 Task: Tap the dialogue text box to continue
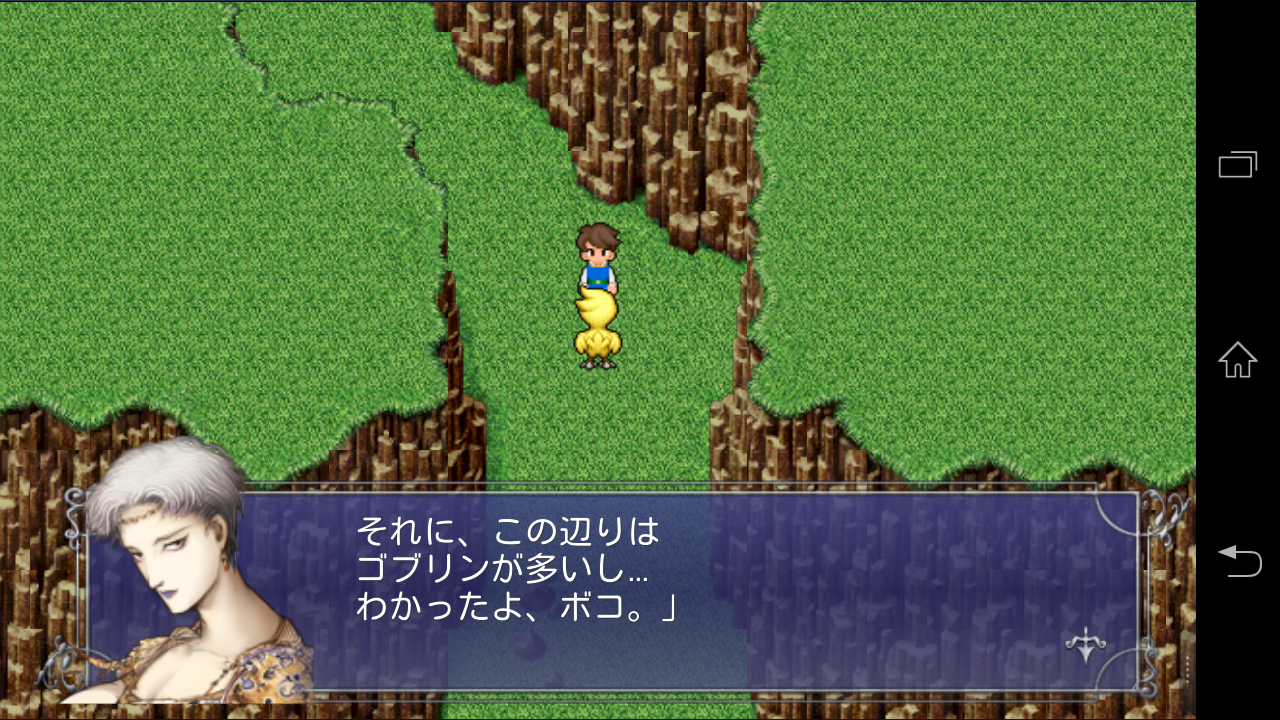[x=640, y=590]
